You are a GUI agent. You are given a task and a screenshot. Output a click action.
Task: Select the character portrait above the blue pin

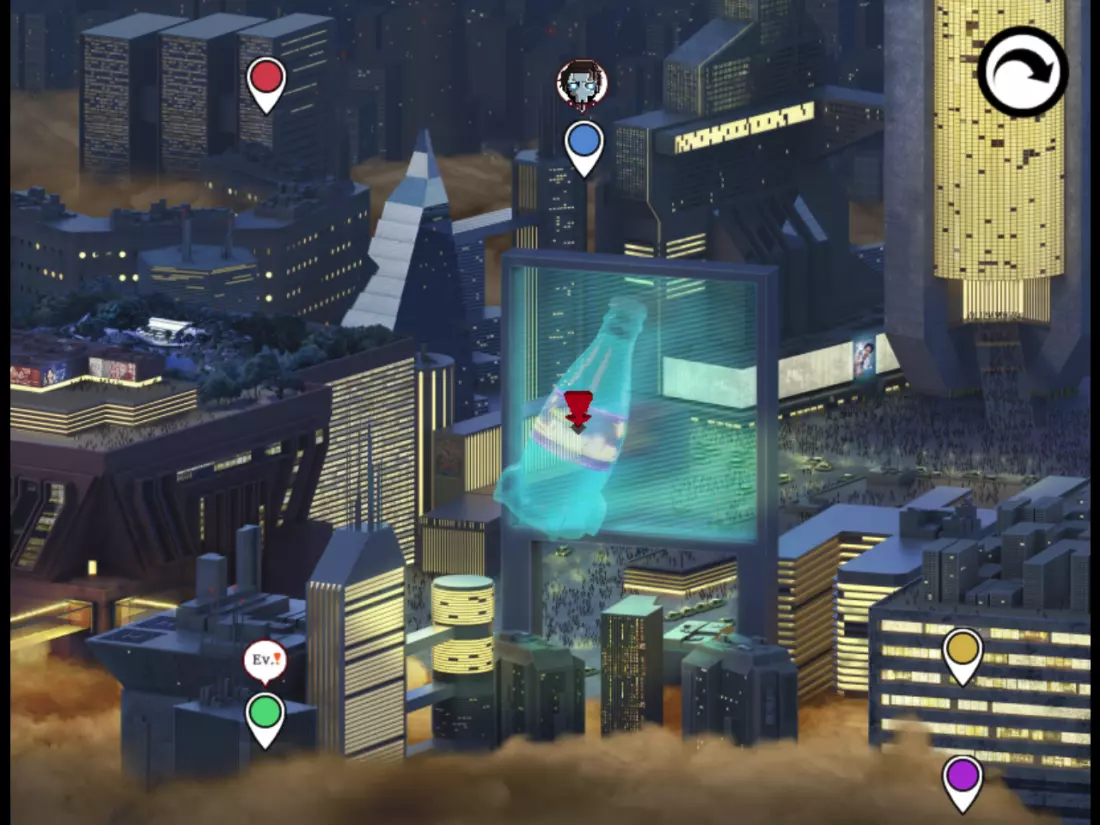[582, 84]
